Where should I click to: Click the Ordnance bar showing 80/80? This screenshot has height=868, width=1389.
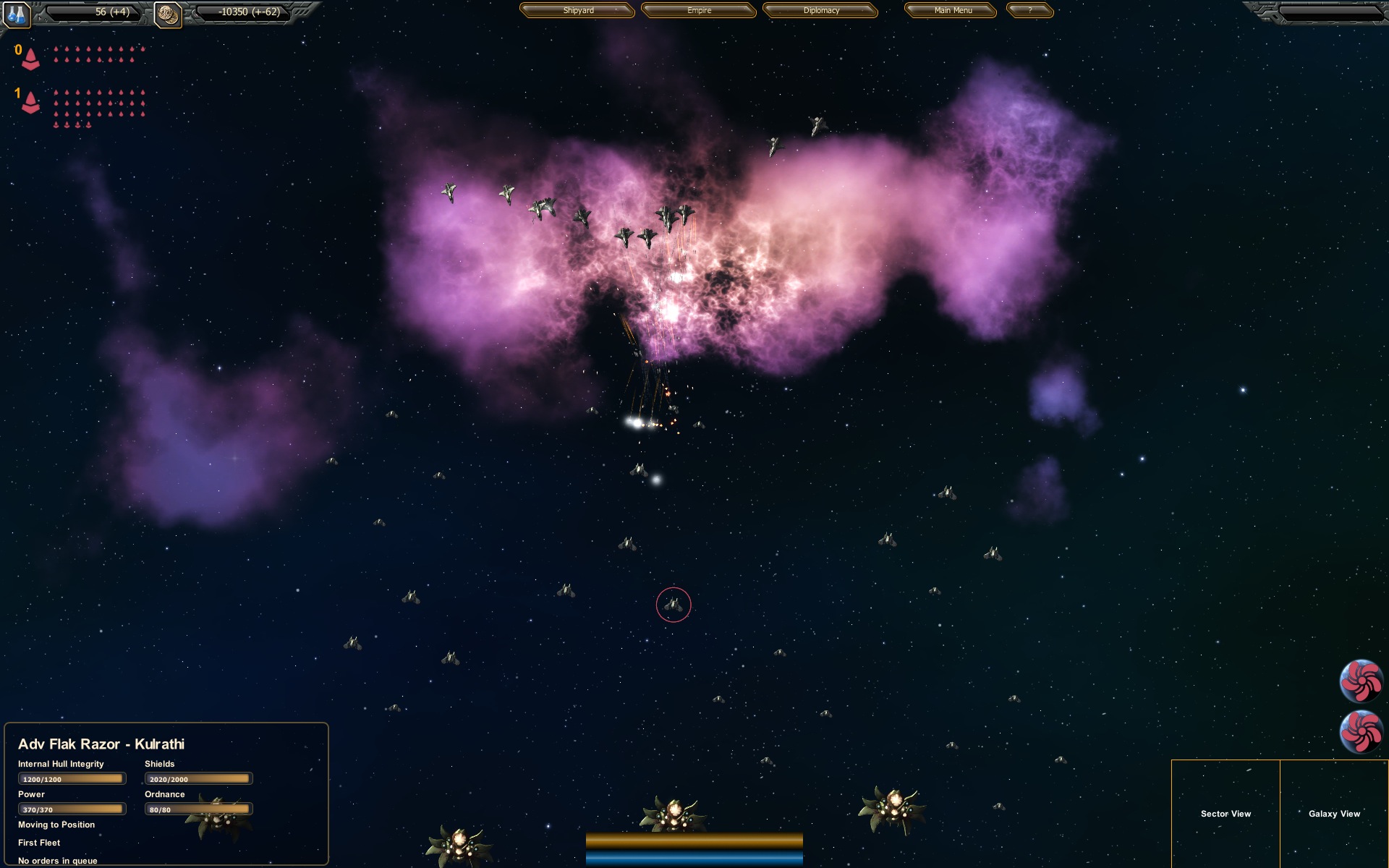point(198,809)
